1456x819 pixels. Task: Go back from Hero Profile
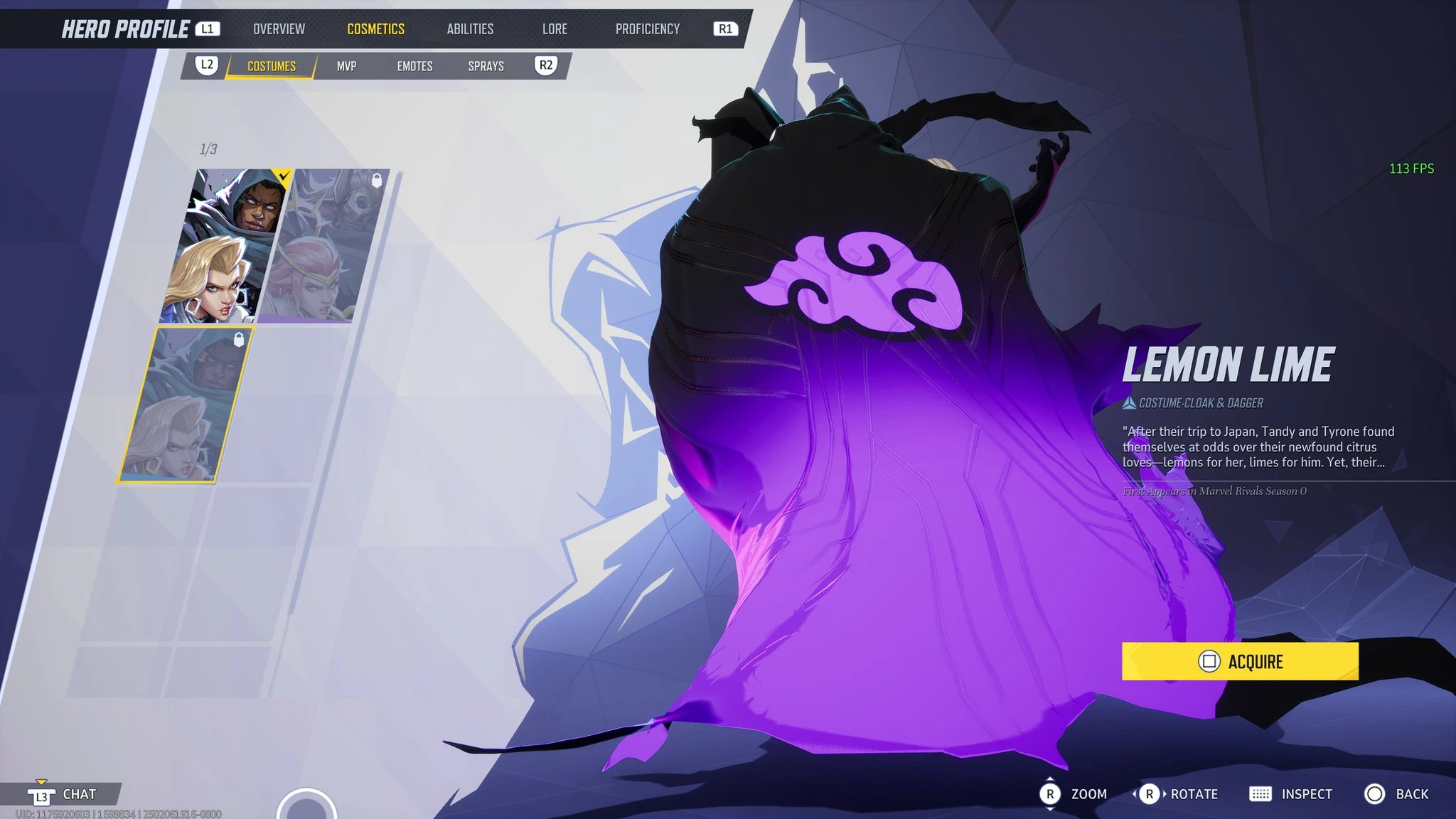point(1396,794)
